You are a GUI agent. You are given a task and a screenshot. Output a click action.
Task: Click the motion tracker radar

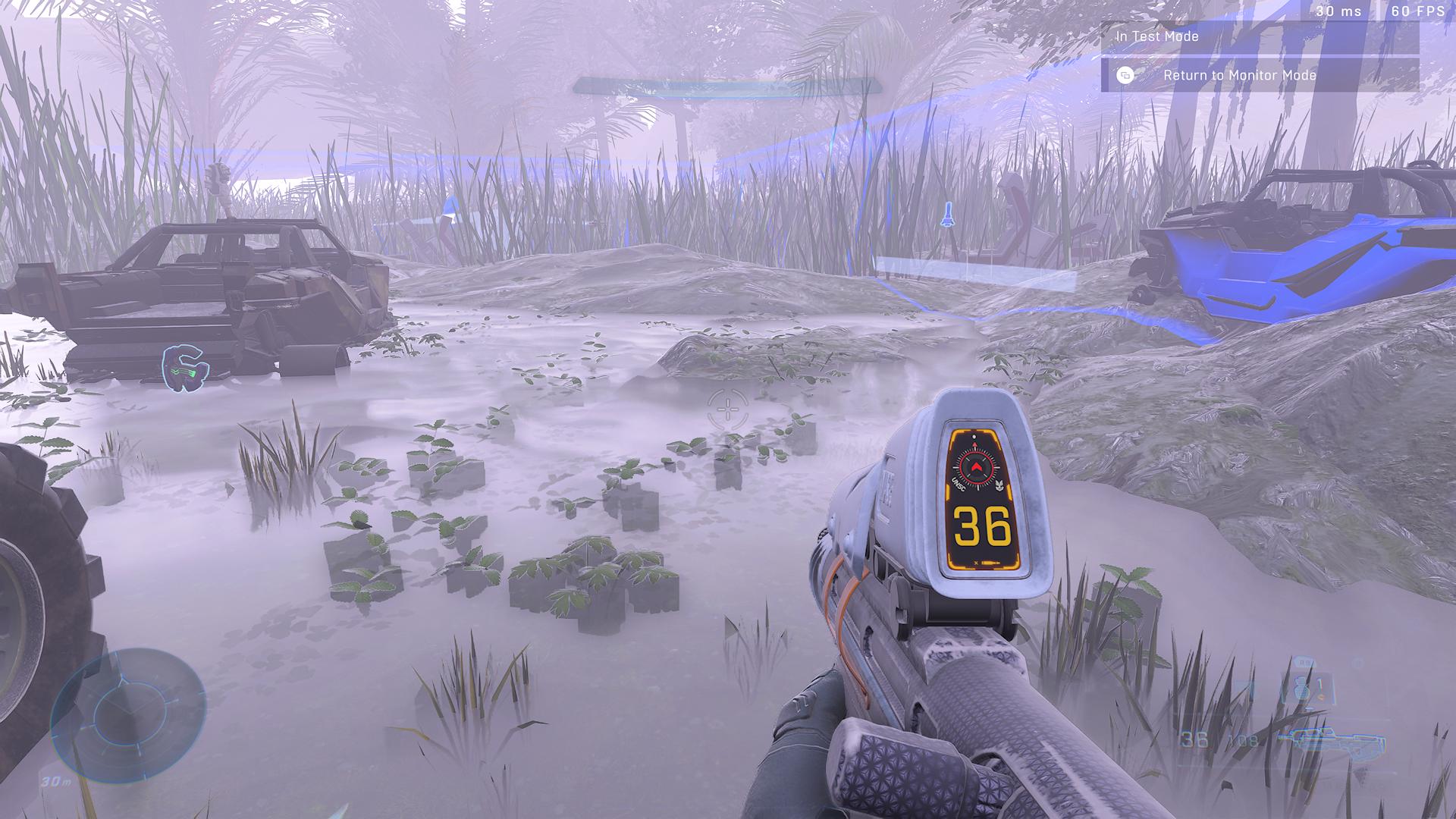coord(127,714)
